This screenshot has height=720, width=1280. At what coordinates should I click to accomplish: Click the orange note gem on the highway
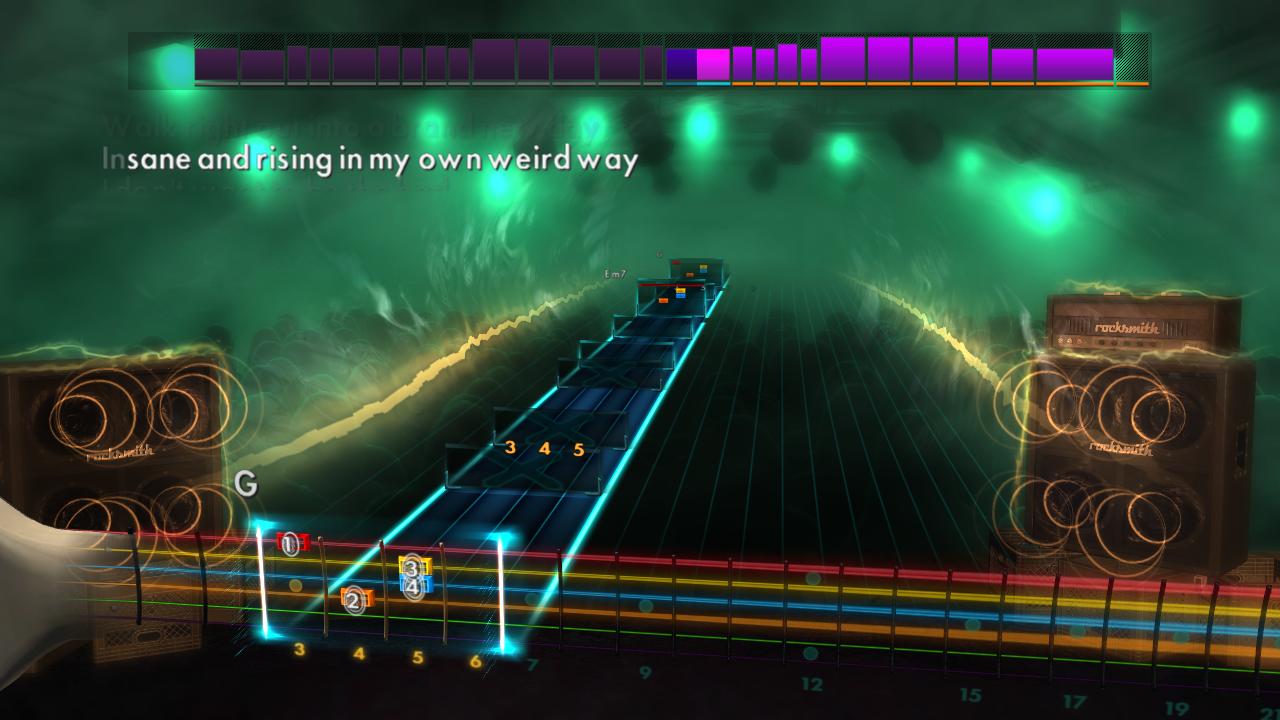tap(663, 300)
